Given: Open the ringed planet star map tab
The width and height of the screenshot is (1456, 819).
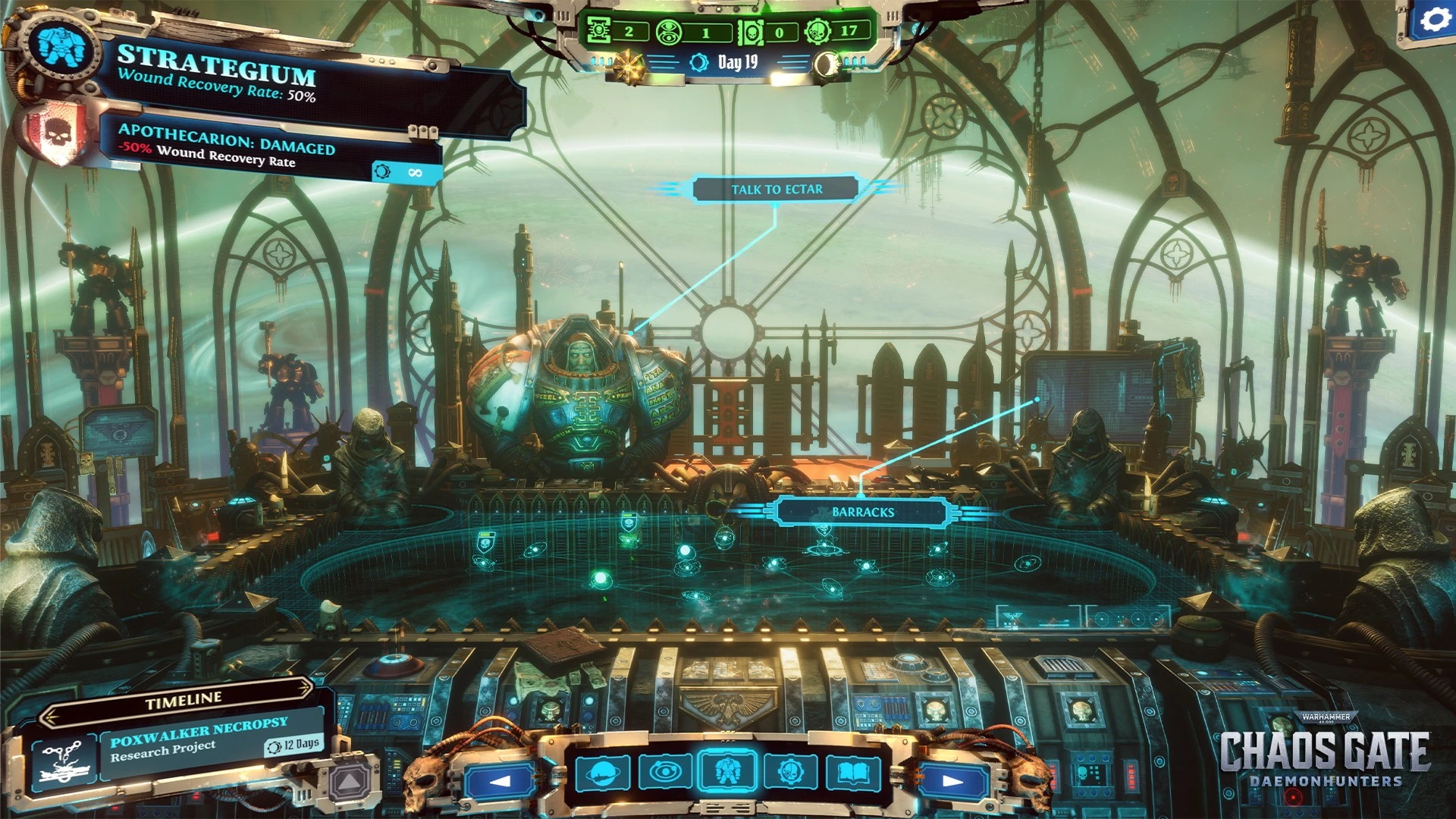Looking at the screenshot, I should (603, 773).
